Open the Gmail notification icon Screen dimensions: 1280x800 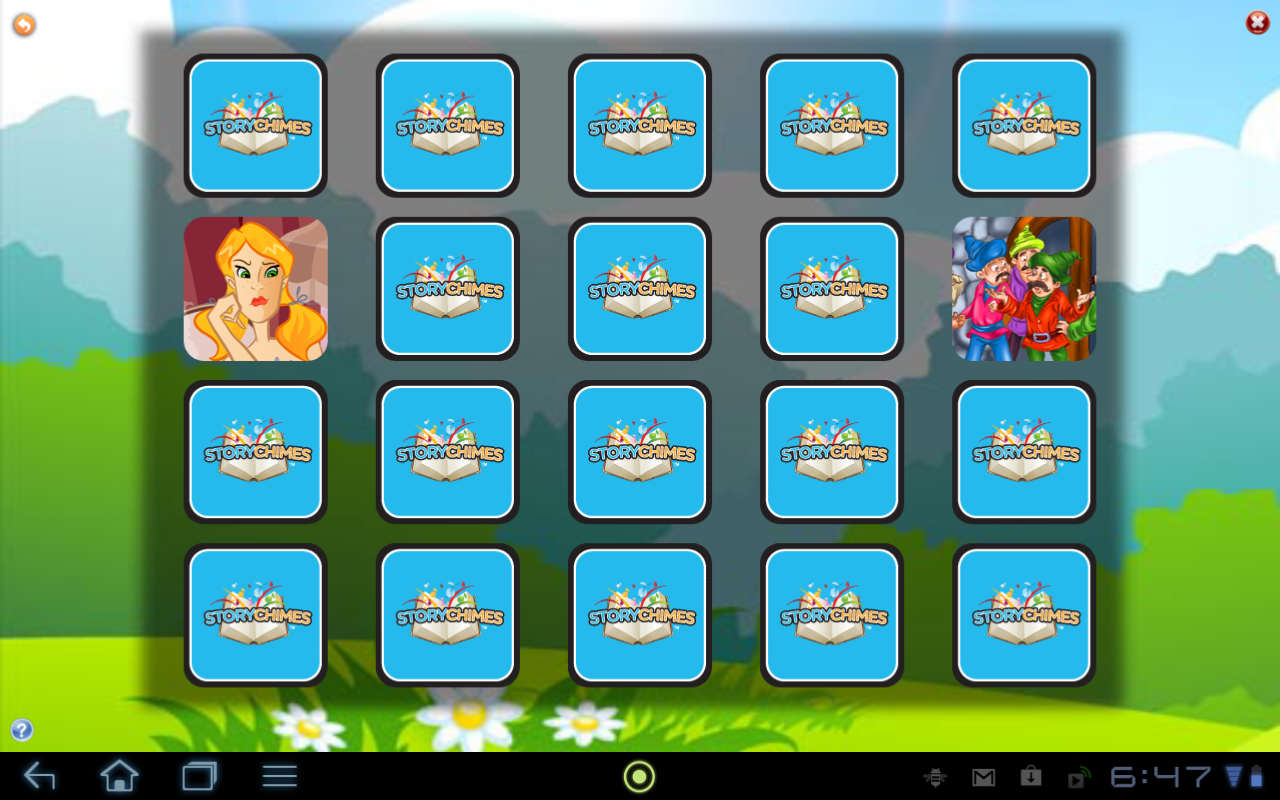point(983,776)
